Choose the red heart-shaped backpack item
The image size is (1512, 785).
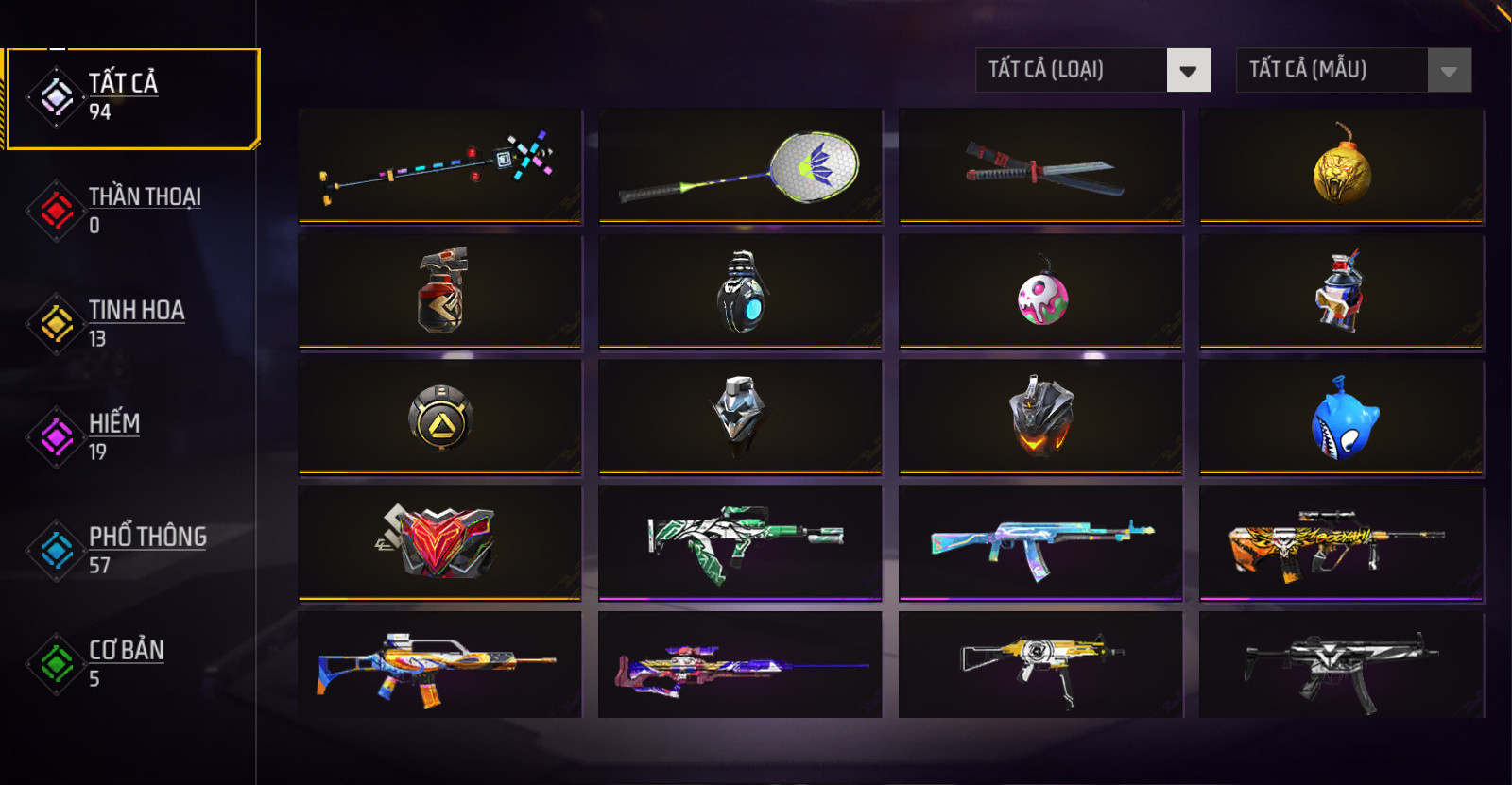pyautogui.click(x=439, y=542)
